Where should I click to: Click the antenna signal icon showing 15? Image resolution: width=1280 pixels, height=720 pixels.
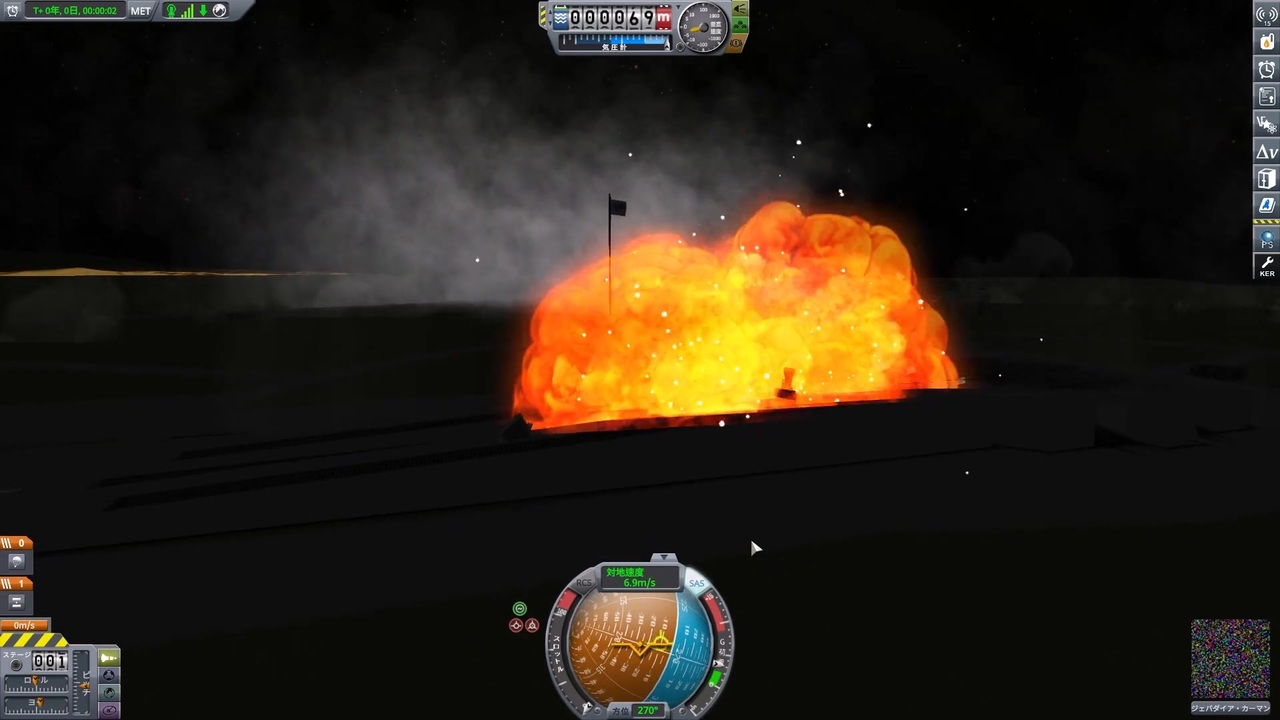1266,15
